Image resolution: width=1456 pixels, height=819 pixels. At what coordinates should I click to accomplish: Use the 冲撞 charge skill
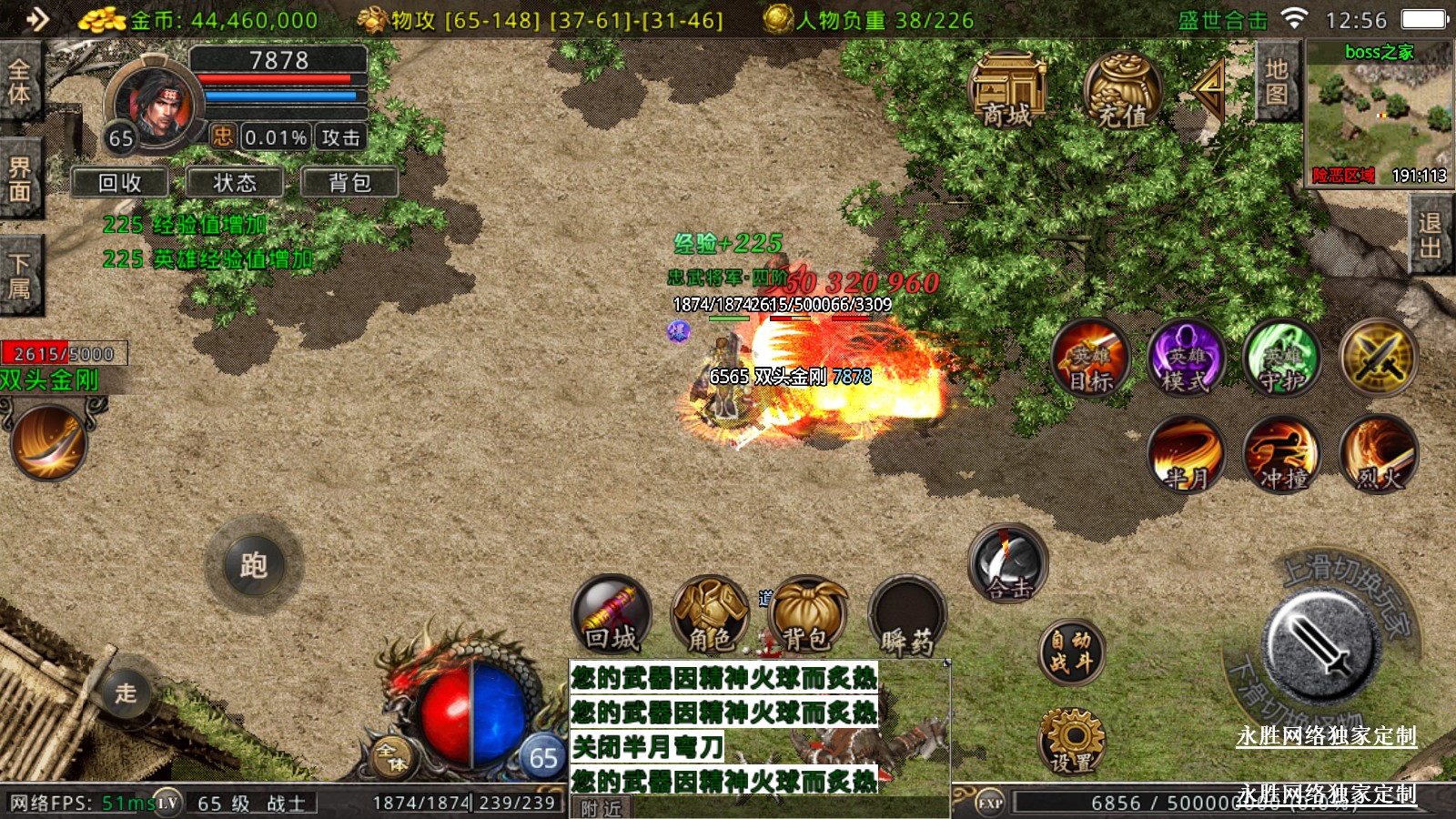coord(1282,454)
